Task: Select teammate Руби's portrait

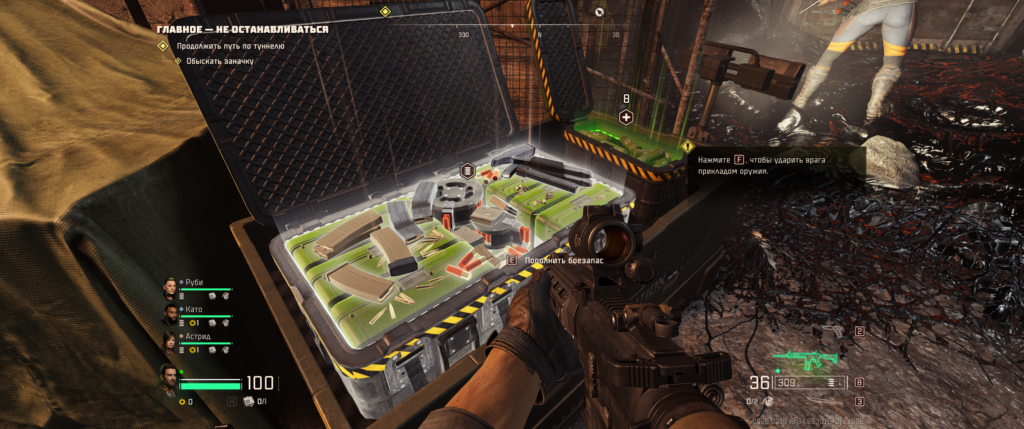Action: click(x=169, y=288)
